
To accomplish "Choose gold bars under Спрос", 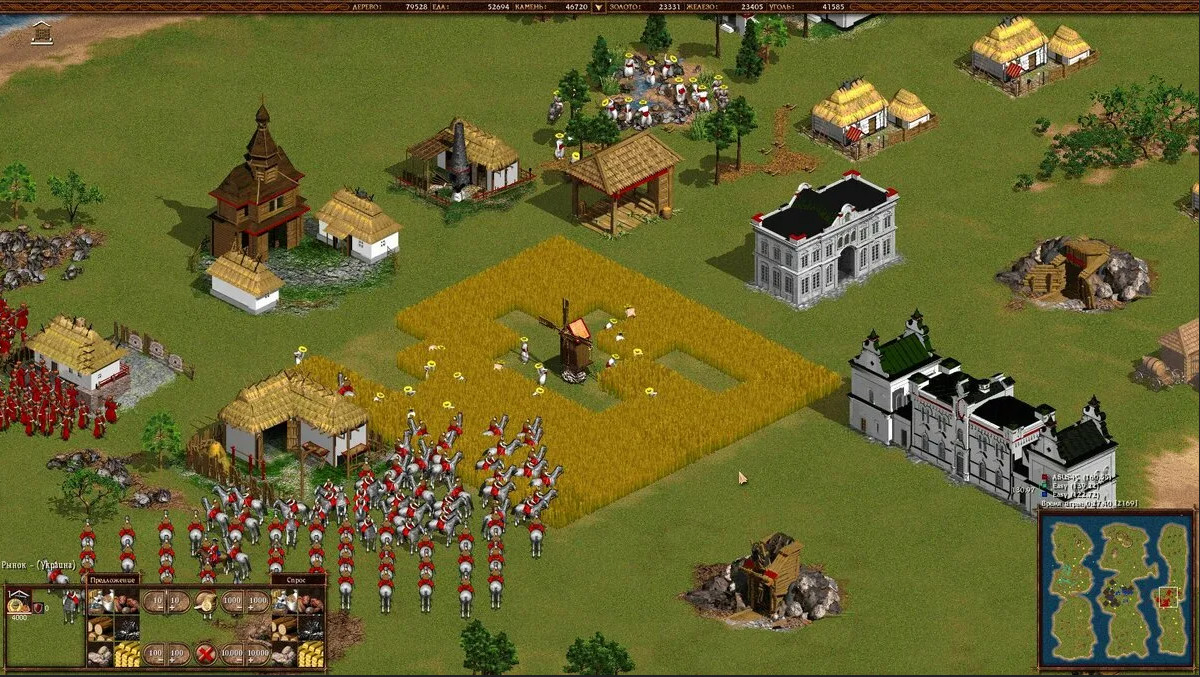I will 310,655.
